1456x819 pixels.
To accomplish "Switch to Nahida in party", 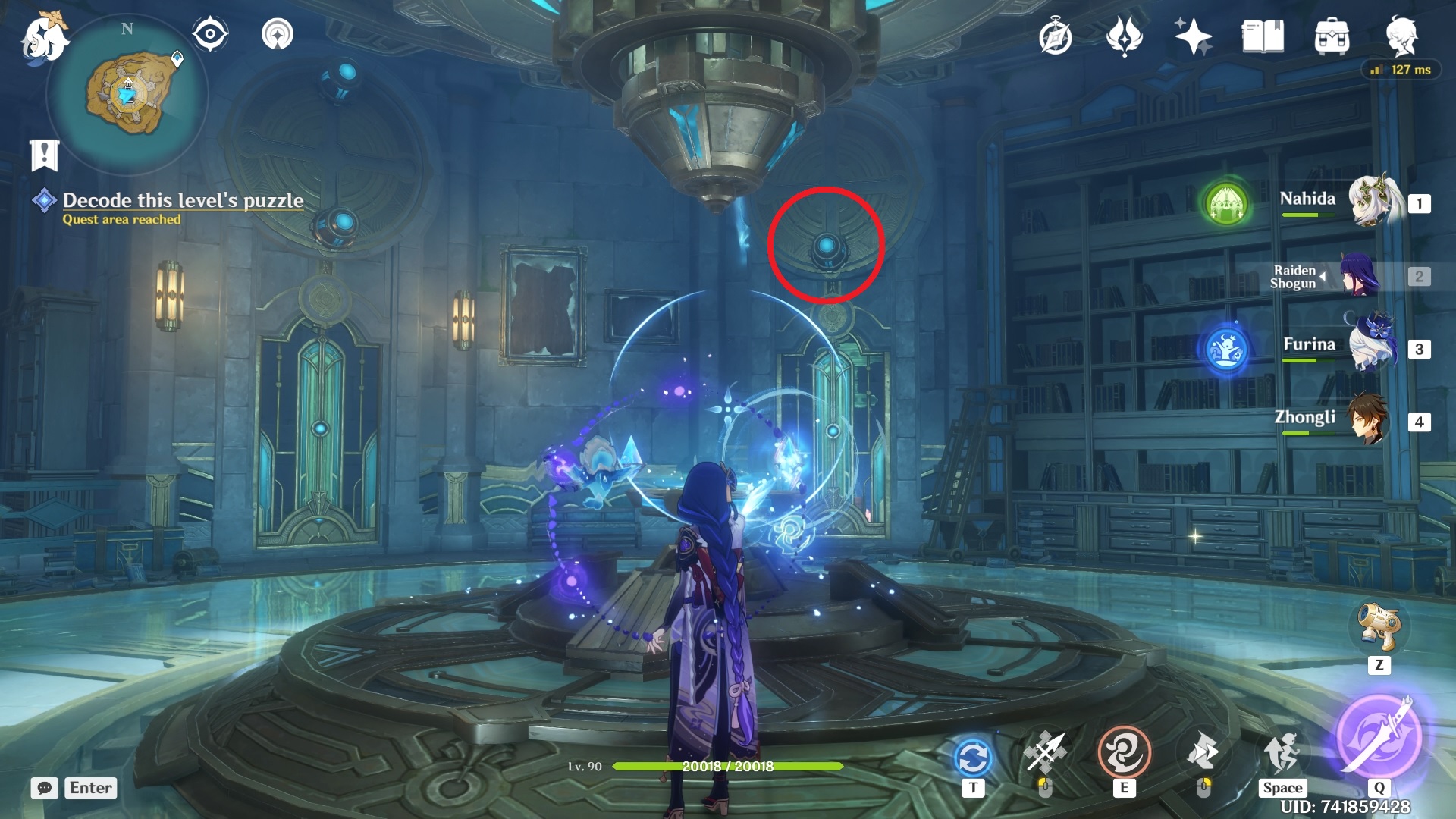I will tap(1374, 202).
